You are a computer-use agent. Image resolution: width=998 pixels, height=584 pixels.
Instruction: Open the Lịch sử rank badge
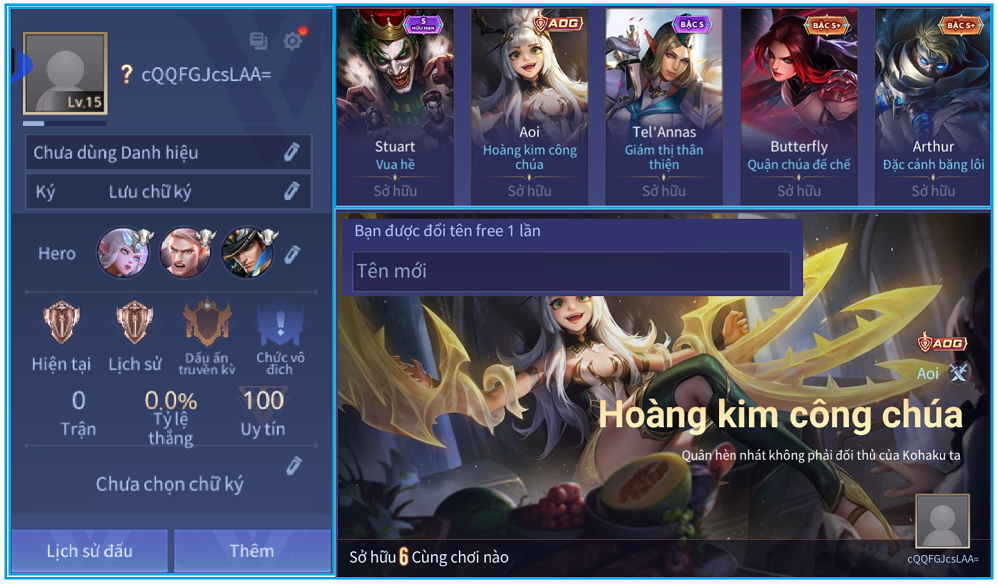[x=134, y=324]
